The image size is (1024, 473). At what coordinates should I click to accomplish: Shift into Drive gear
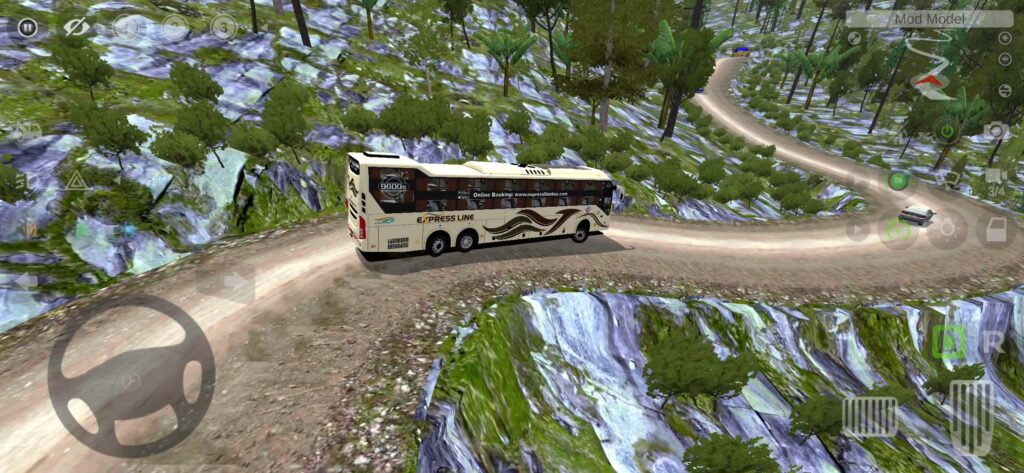pyautogui.click(x=948, y=342)
